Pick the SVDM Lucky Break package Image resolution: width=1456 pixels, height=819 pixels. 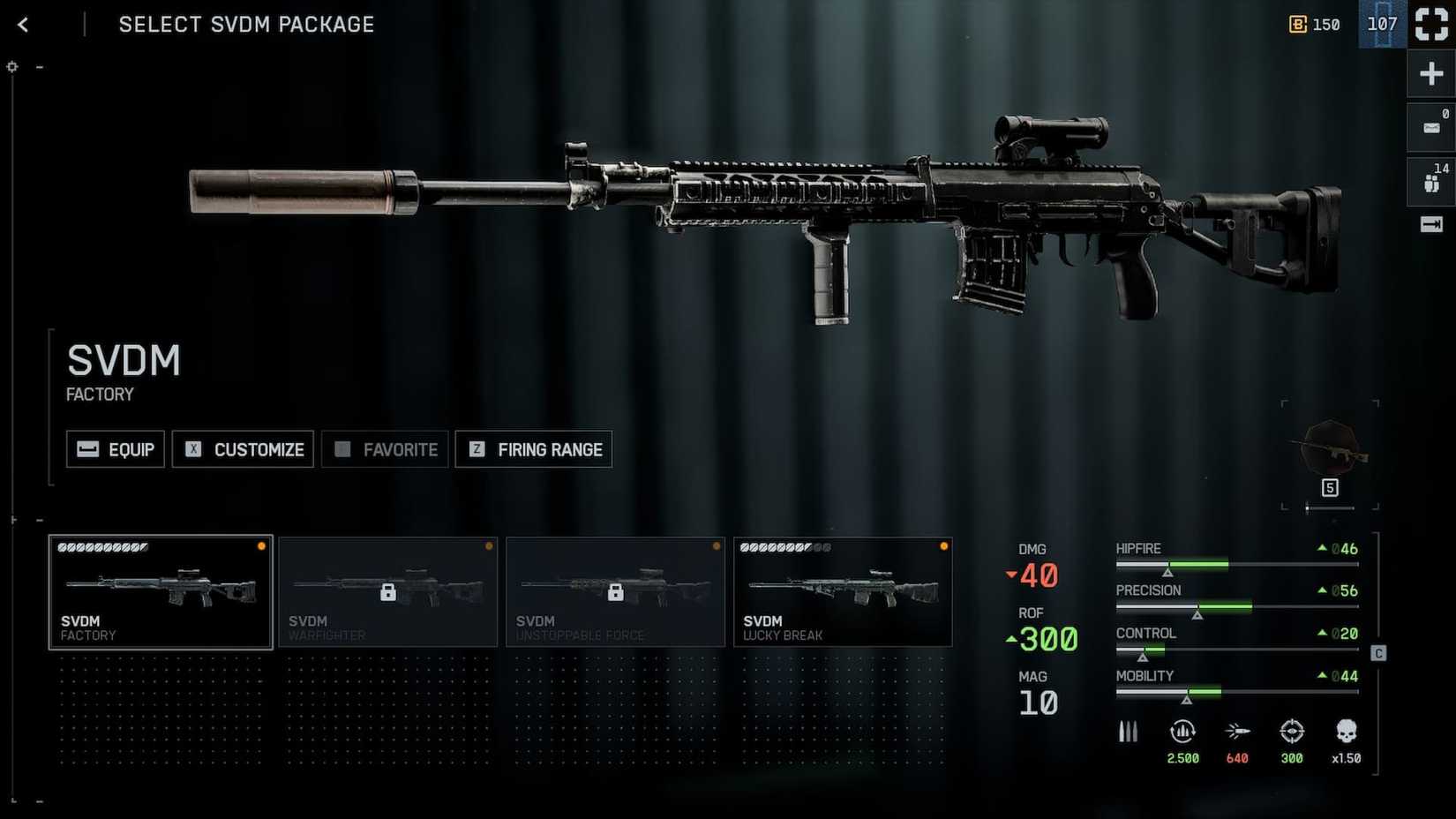click(x=843, y=592)
